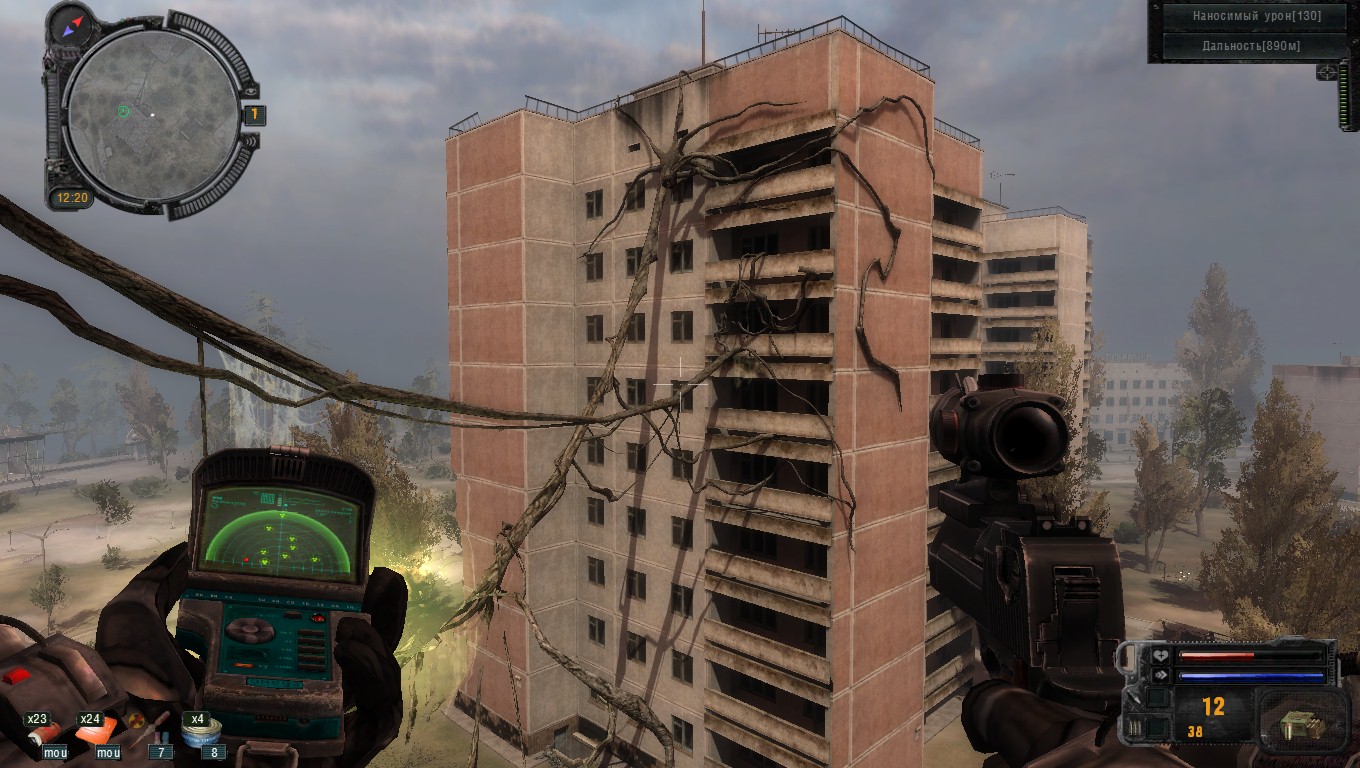Screen dimensions: 1360x768
Task: Click the reserve ammo count 38
Action: [x=1195, y=732]
